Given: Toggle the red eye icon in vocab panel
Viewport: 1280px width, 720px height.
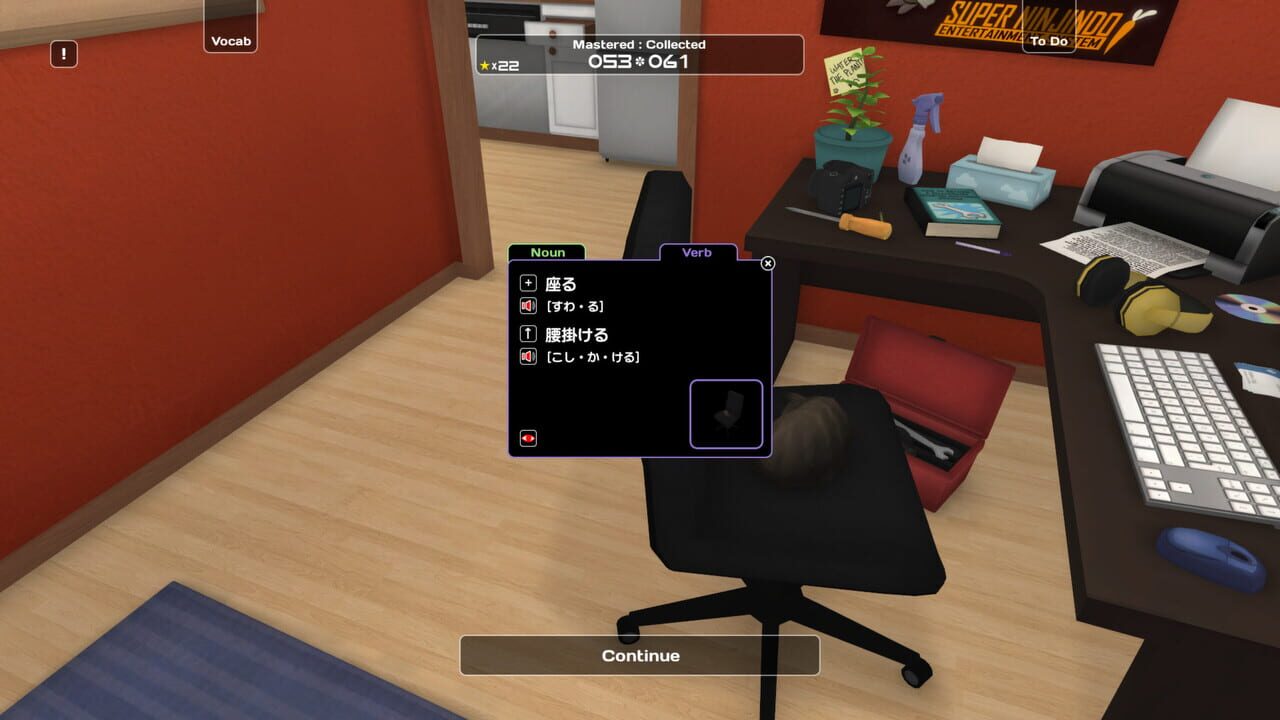Looking at the screenshot, I should (x=528, y=438).
